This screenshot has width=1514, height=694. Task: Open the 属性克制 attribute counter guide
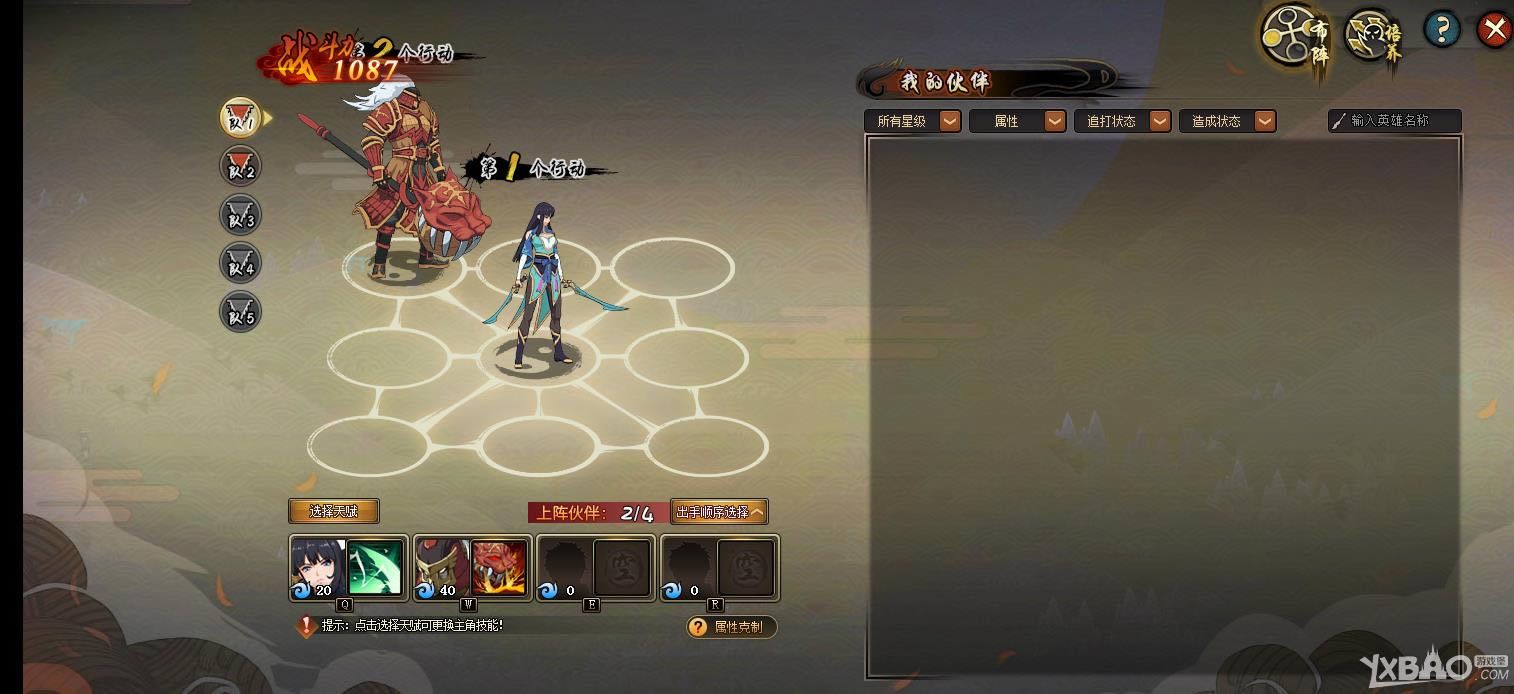(731, 627)
